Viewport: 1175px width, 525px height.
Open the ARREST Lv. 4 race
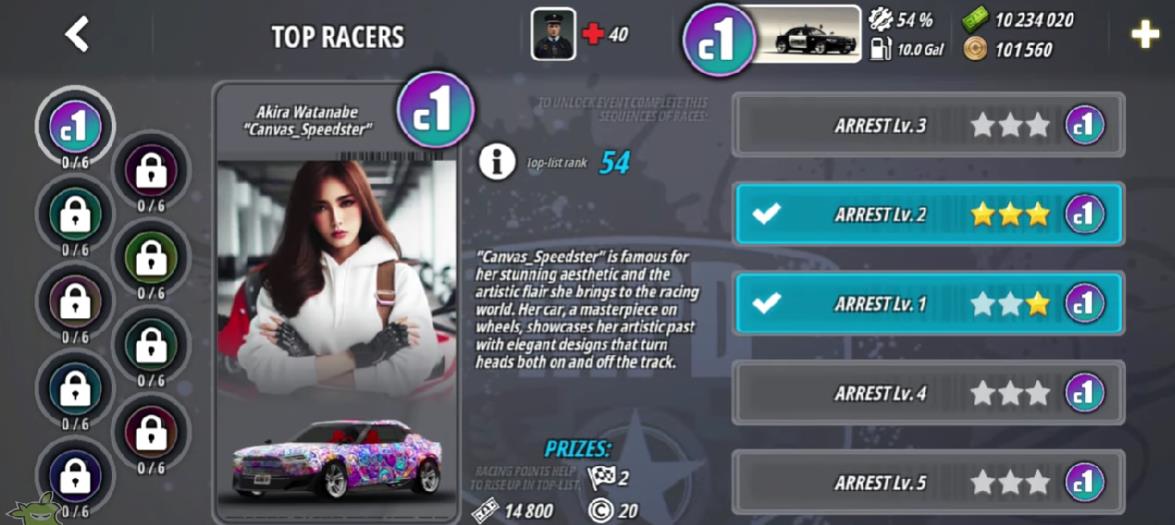pyautogui.click(x=928, y=393)
